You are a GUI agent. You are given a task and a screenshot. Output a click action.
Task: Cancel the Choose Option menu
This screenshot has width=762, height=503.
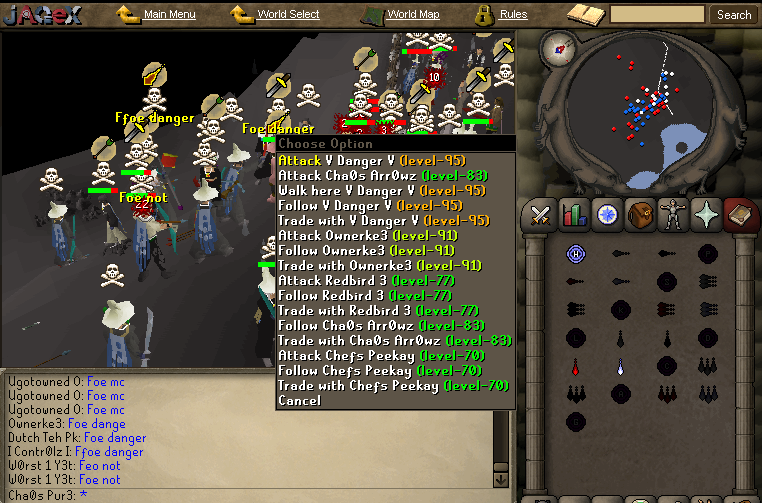[x=300, y=400]
